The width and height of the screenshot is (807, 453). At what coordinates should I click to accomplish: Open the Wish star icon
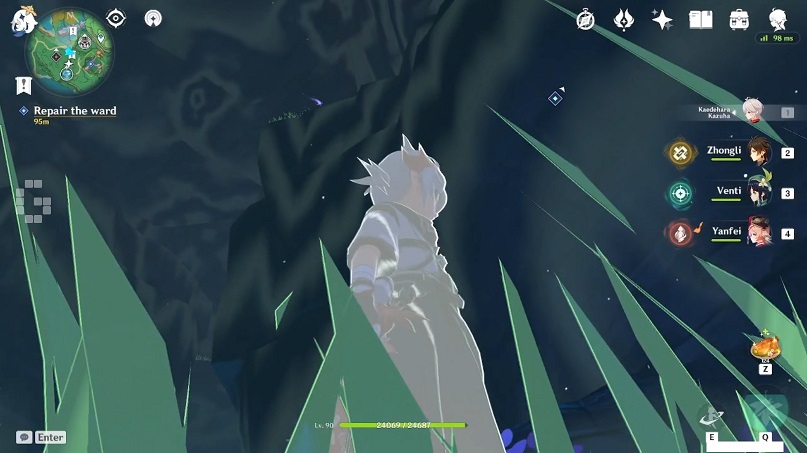tap(661, 19)
